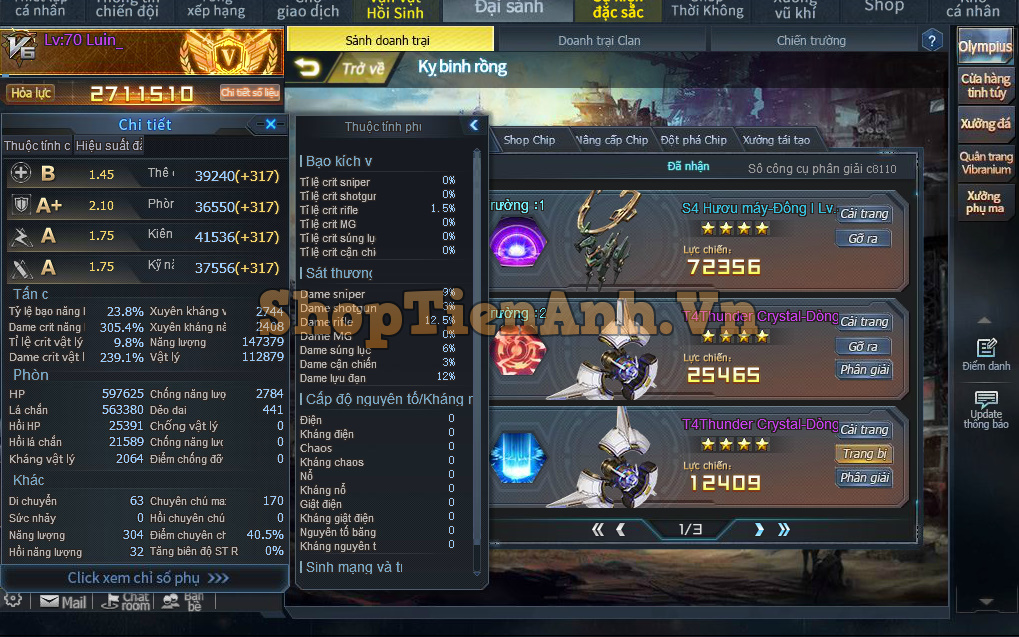Equip the chip with the Trang bị button
The image size is (1019, 637).
coord(864,454)
